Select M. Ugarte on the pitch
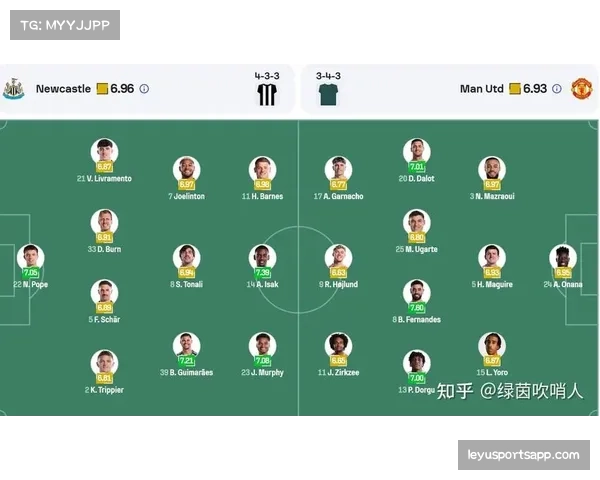600x480 pixels. pos(416,222)
